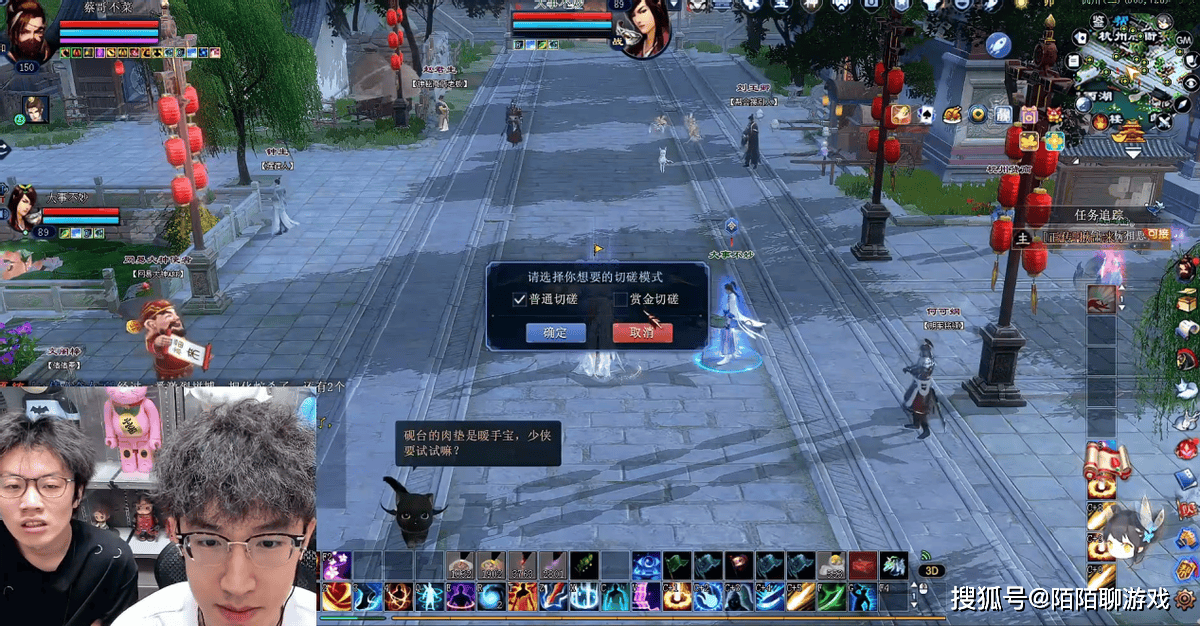Open the roast chicken event icon

(x=952, y=115)
